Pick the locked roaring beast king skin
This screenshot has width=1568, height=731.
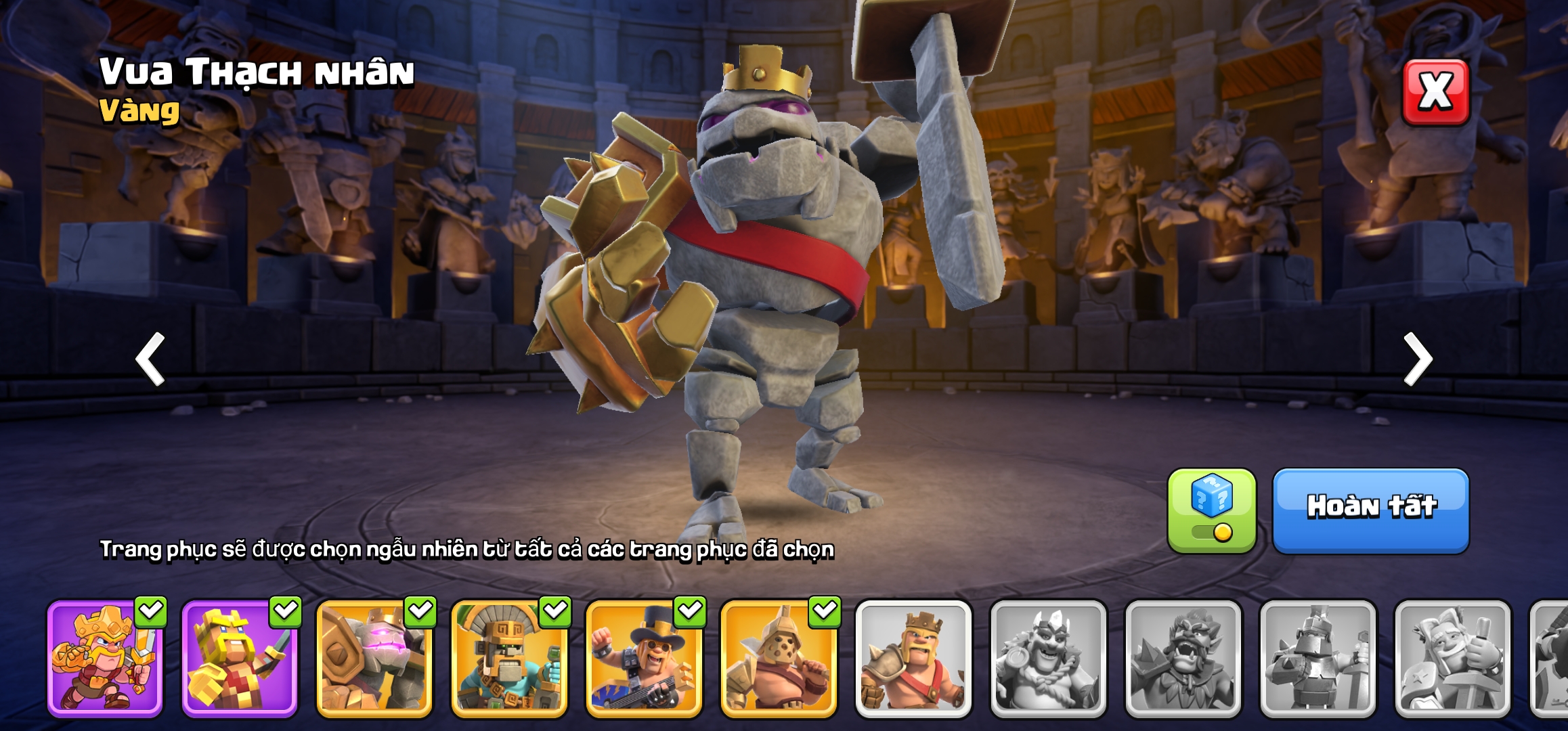[1183, 658]
